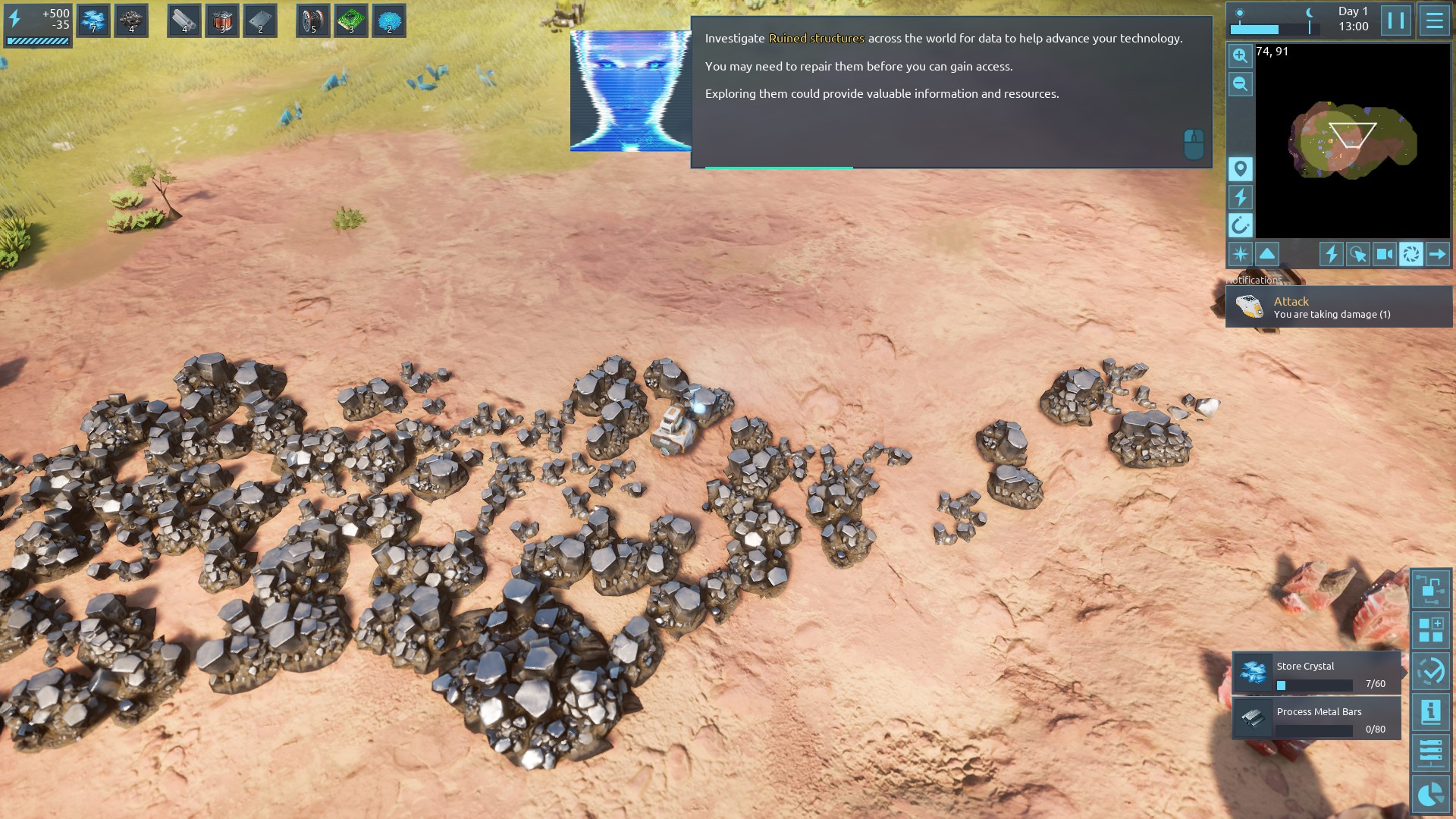This screenshot has height=819, width=1456.
Task: Click the compass star button
Action: [x=1240, y=254]
